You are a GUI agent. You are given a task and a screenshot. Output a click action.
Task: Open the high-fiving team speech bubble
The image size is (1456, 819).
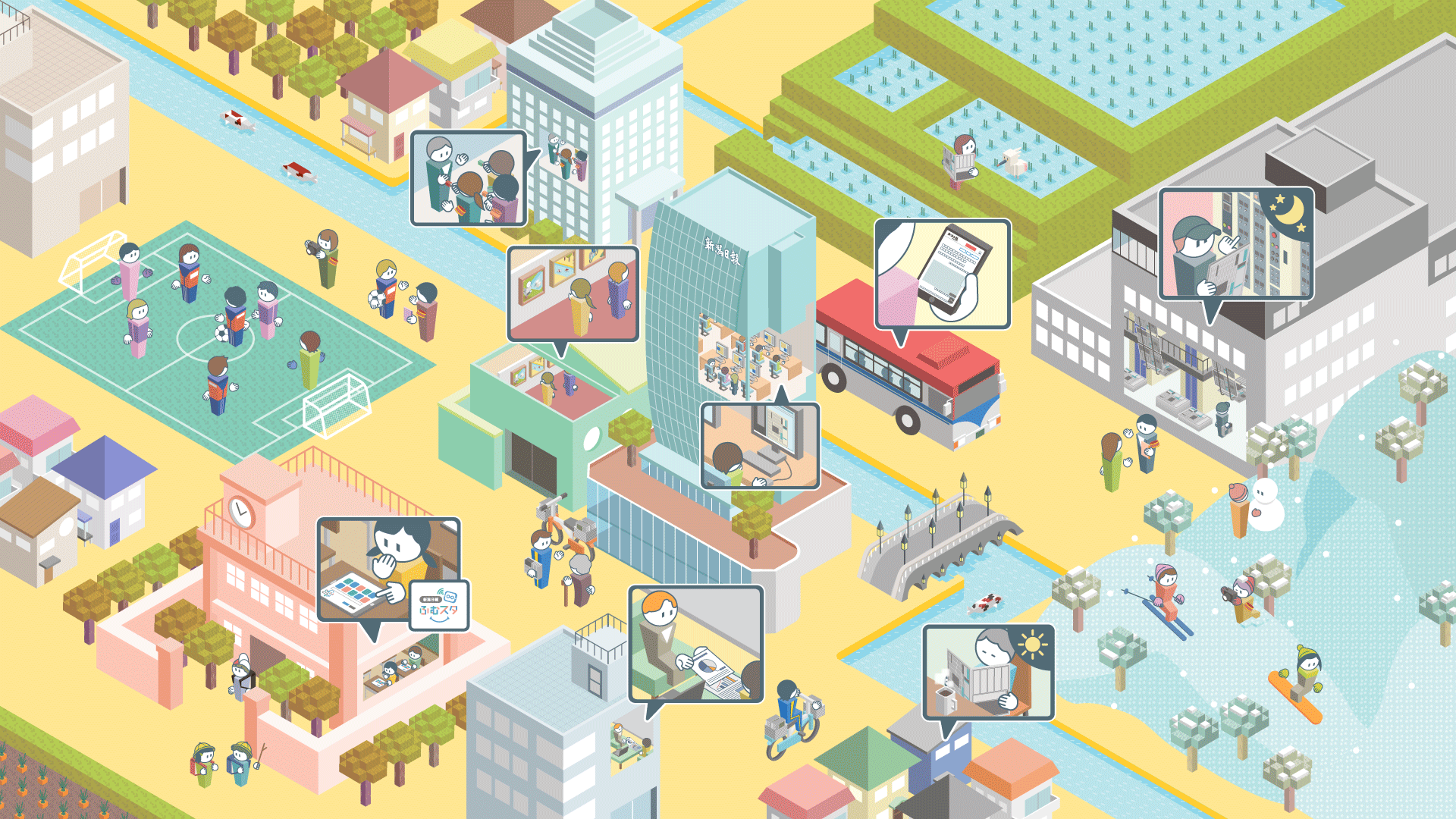[x=469, y=178]
